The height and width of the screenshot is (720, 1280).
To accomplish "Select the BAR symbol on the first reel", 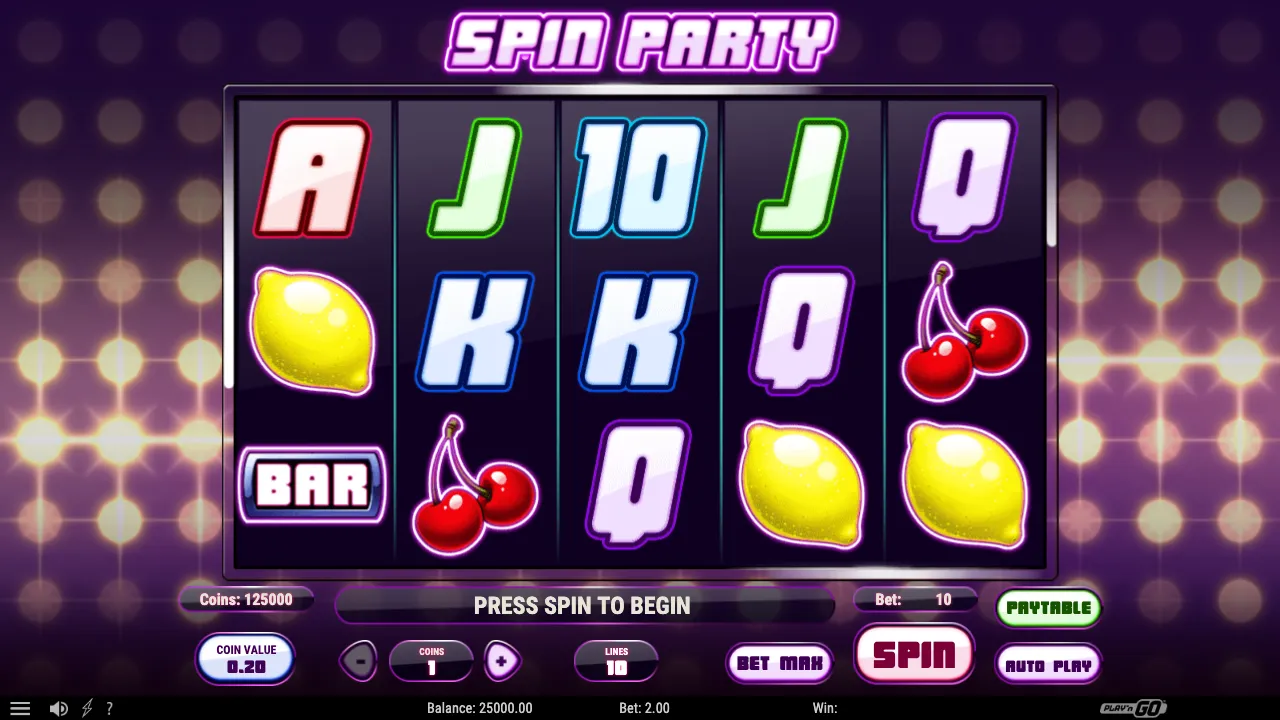I will coord(311,485).
